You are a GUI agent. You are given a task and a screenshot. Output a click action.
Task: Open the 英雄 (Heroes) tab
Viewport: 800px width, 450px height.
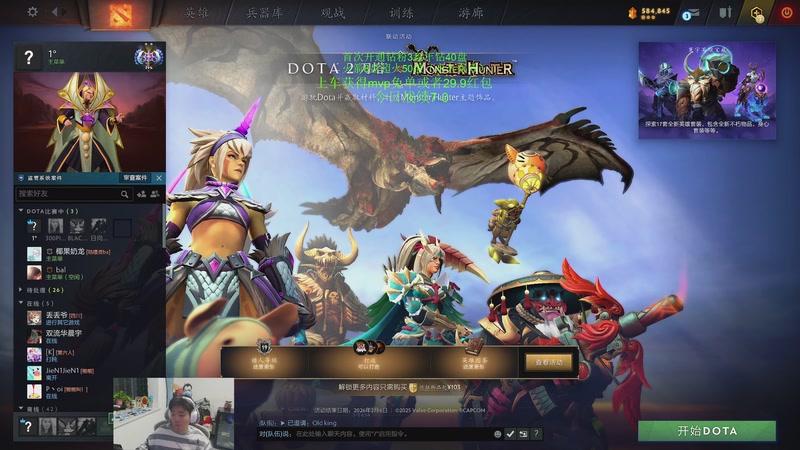[196, 13]
